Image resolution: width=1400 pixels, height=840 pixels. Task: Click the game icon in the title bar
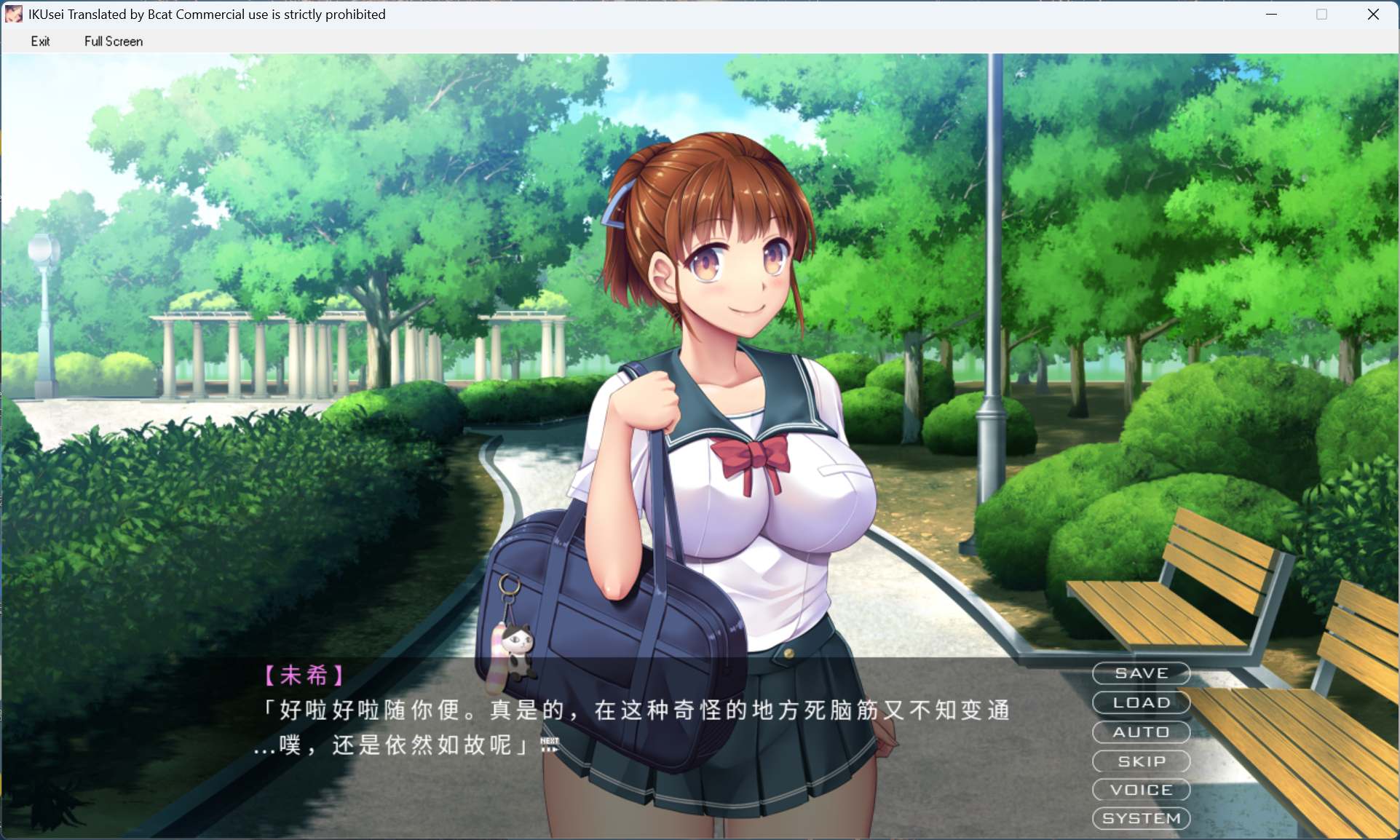click(x=14, y=14)
